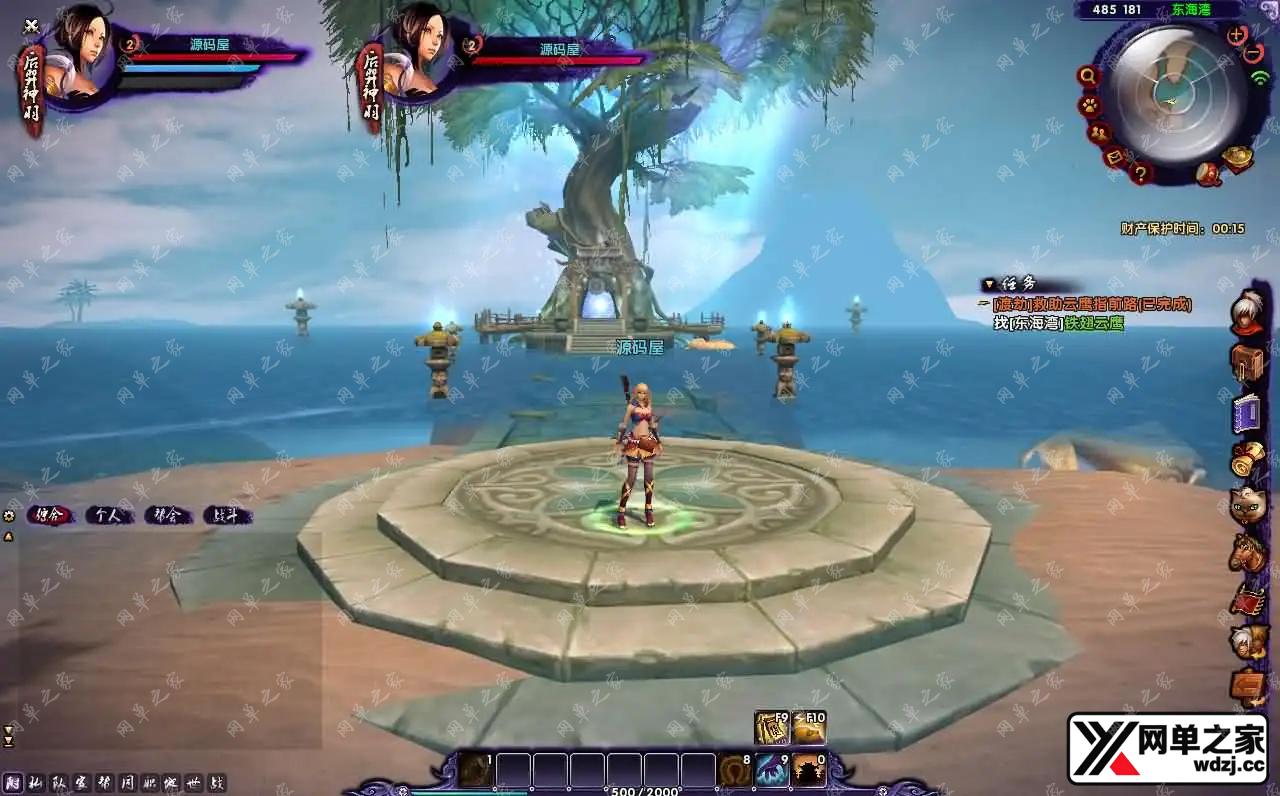Open the white-haired character portrait icon
Screen dimensions: 1280x796
coord(1247,313)
